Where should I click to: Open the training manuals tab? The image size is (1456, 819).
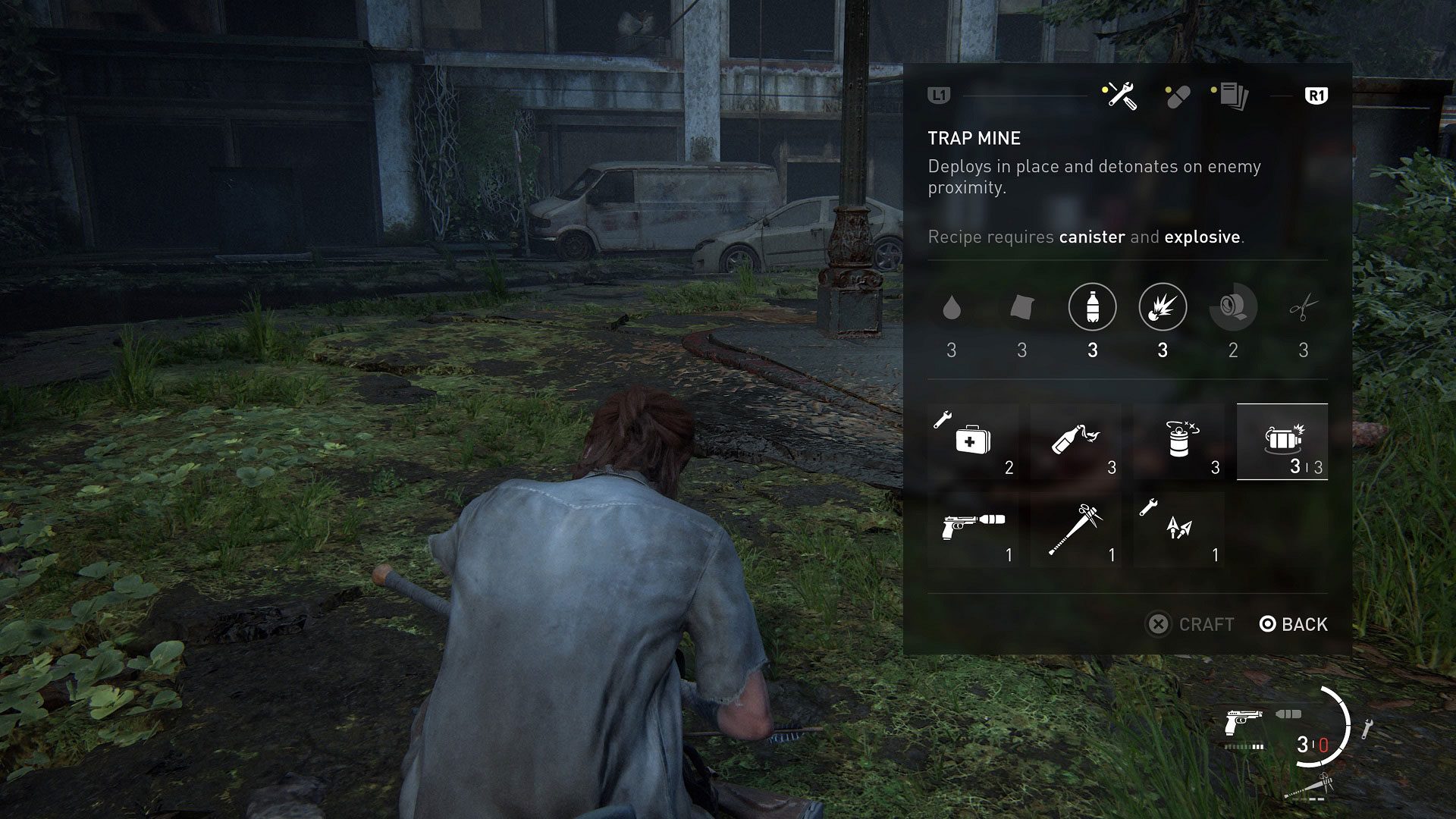(1232, 96)
